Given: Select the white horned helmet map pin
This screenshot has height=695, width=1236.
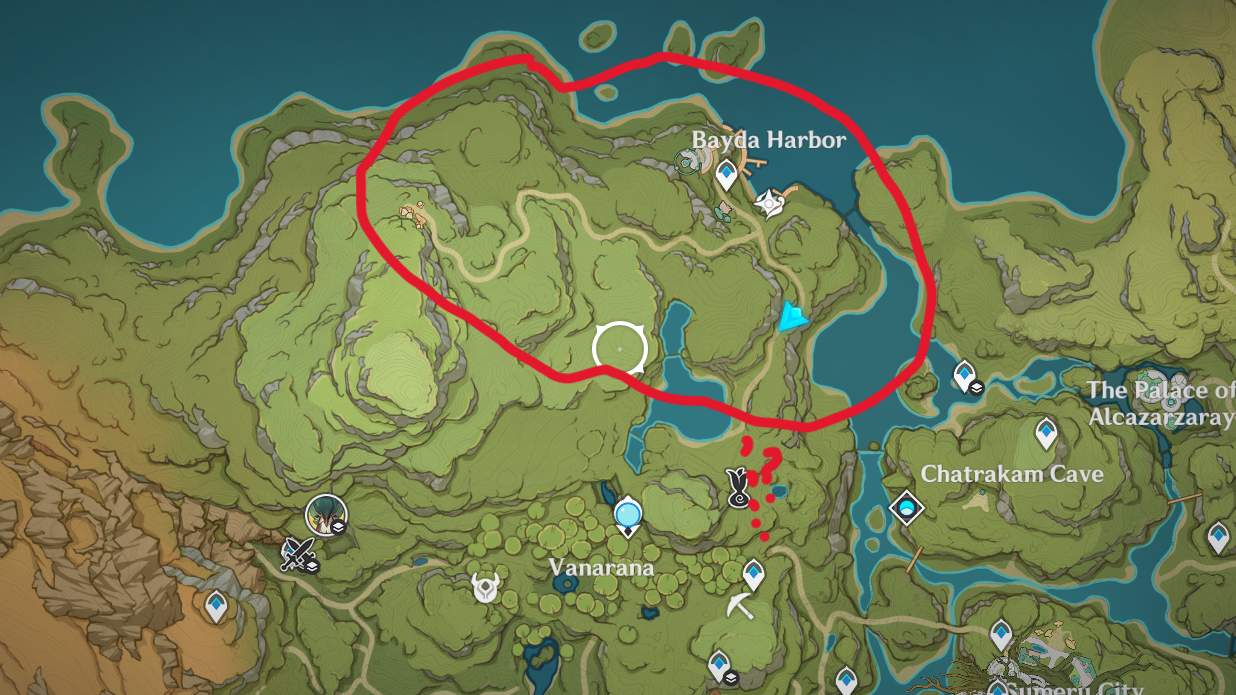Looking at the screenshot, I should point(485,587).
